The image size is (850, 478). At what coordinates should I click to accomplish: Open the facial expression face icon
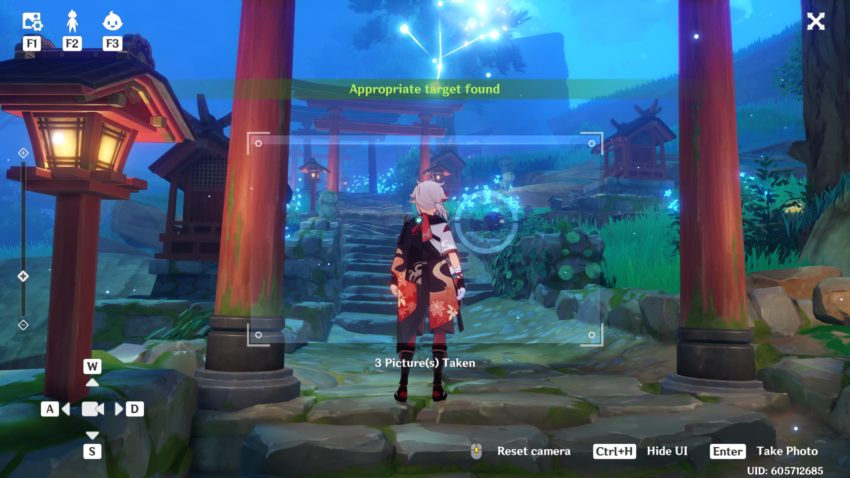(x=112, y=20)
